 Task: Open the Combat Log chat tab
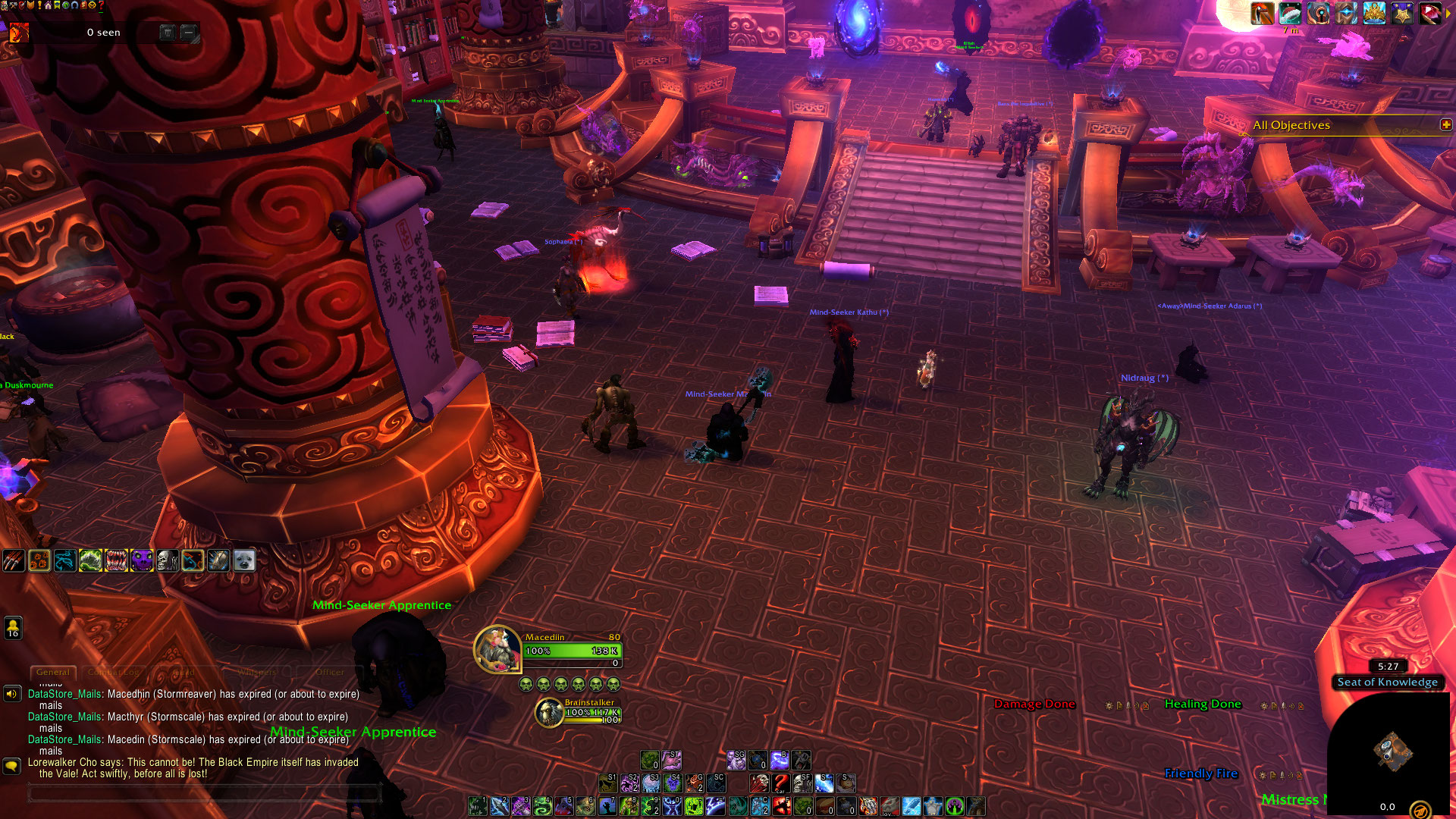[113, 672]
